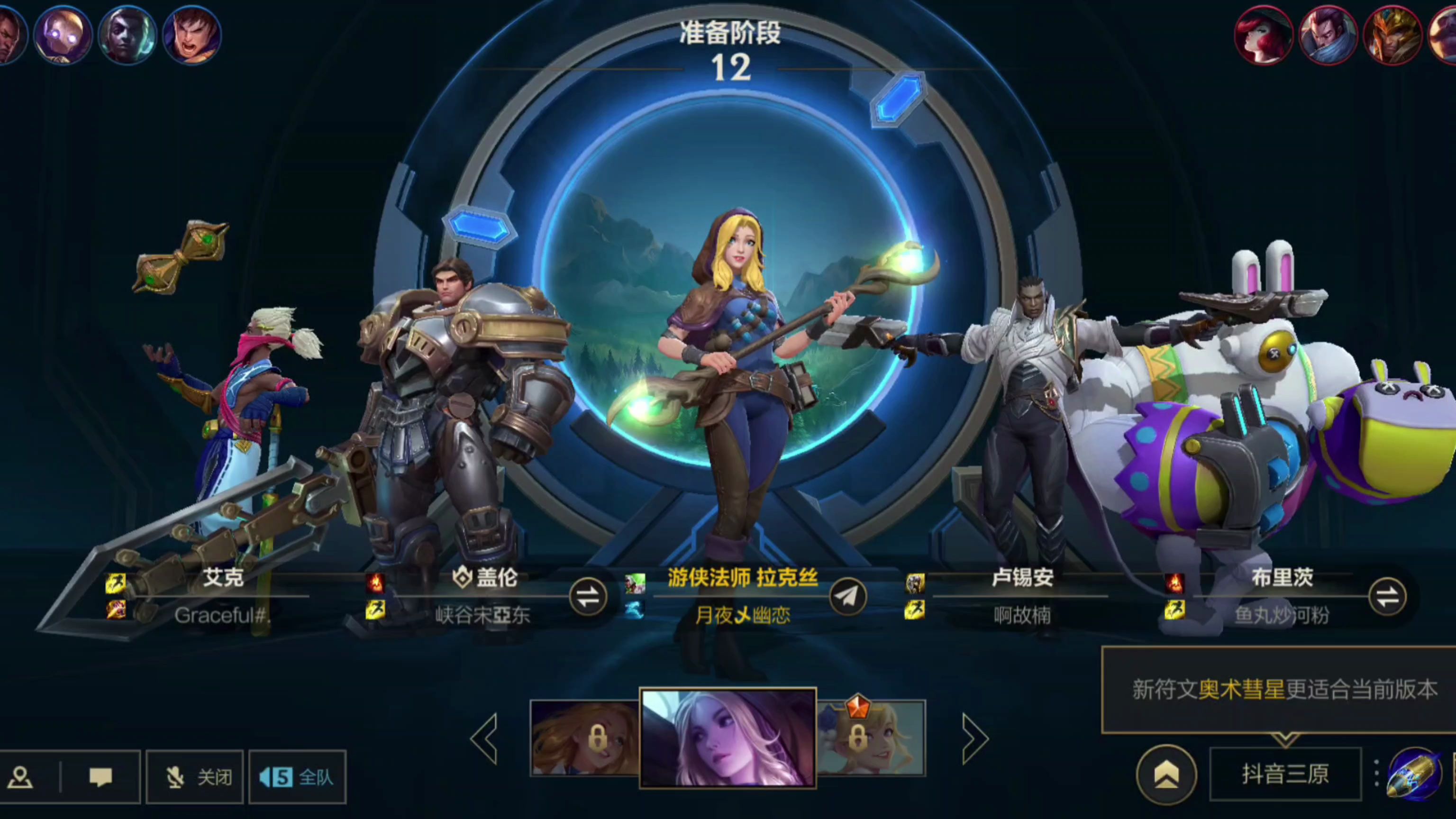Toggle the microphone 关闭 button
The image size is (1456, 819).
pos(195,777)
